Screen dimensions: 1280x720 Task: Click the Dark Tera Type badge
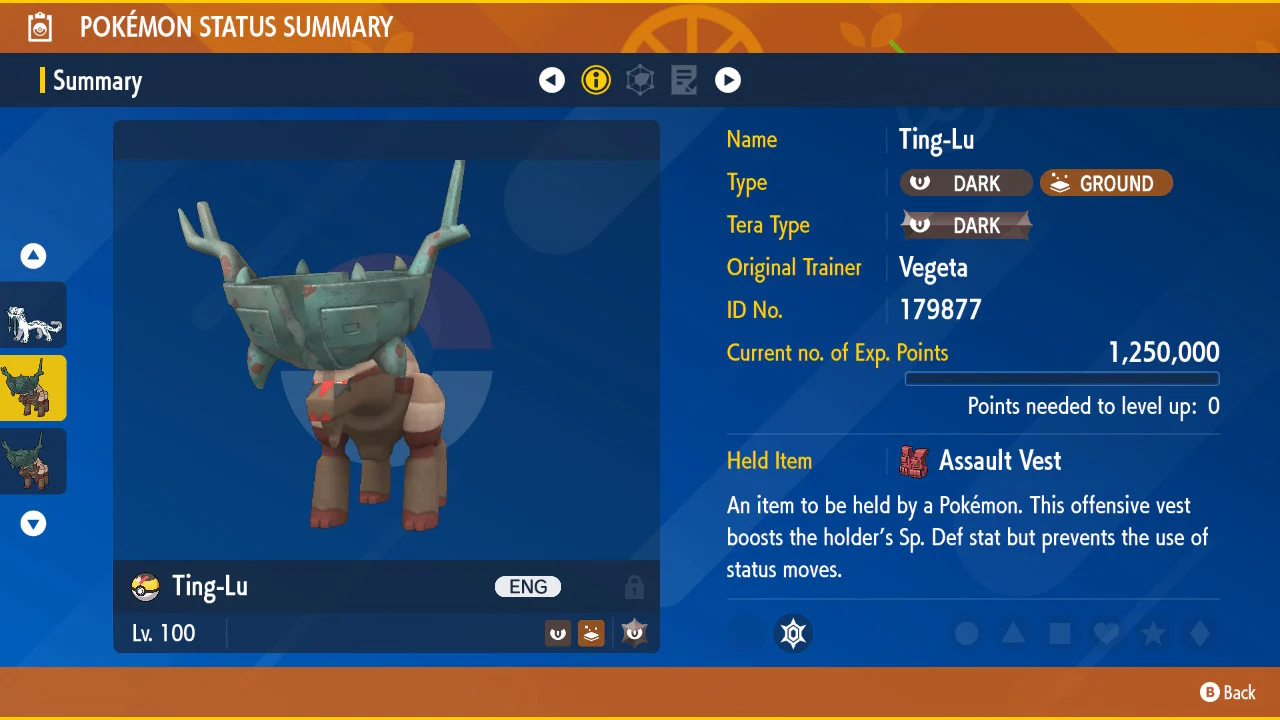click(966, 226)
